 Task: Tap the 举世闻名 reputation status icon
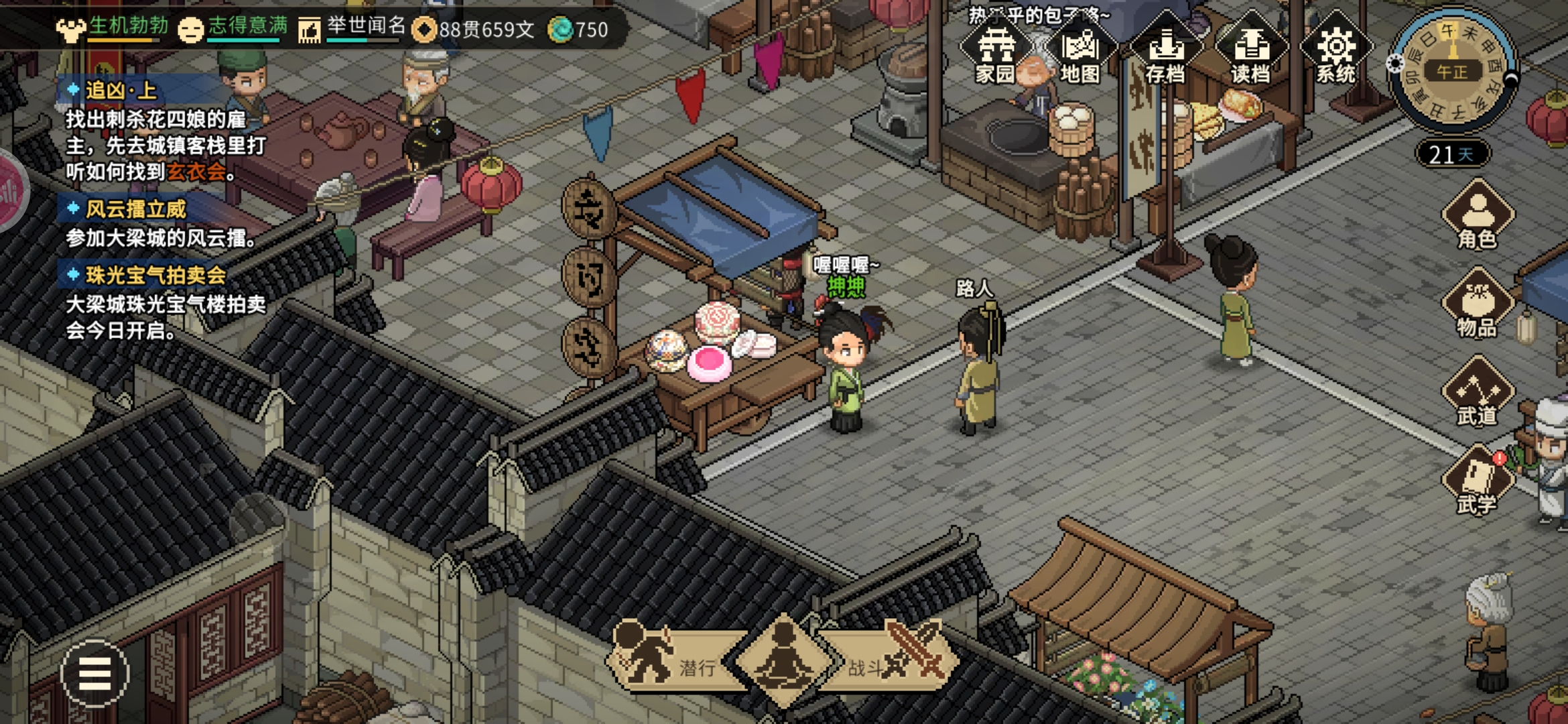point(310,29)
